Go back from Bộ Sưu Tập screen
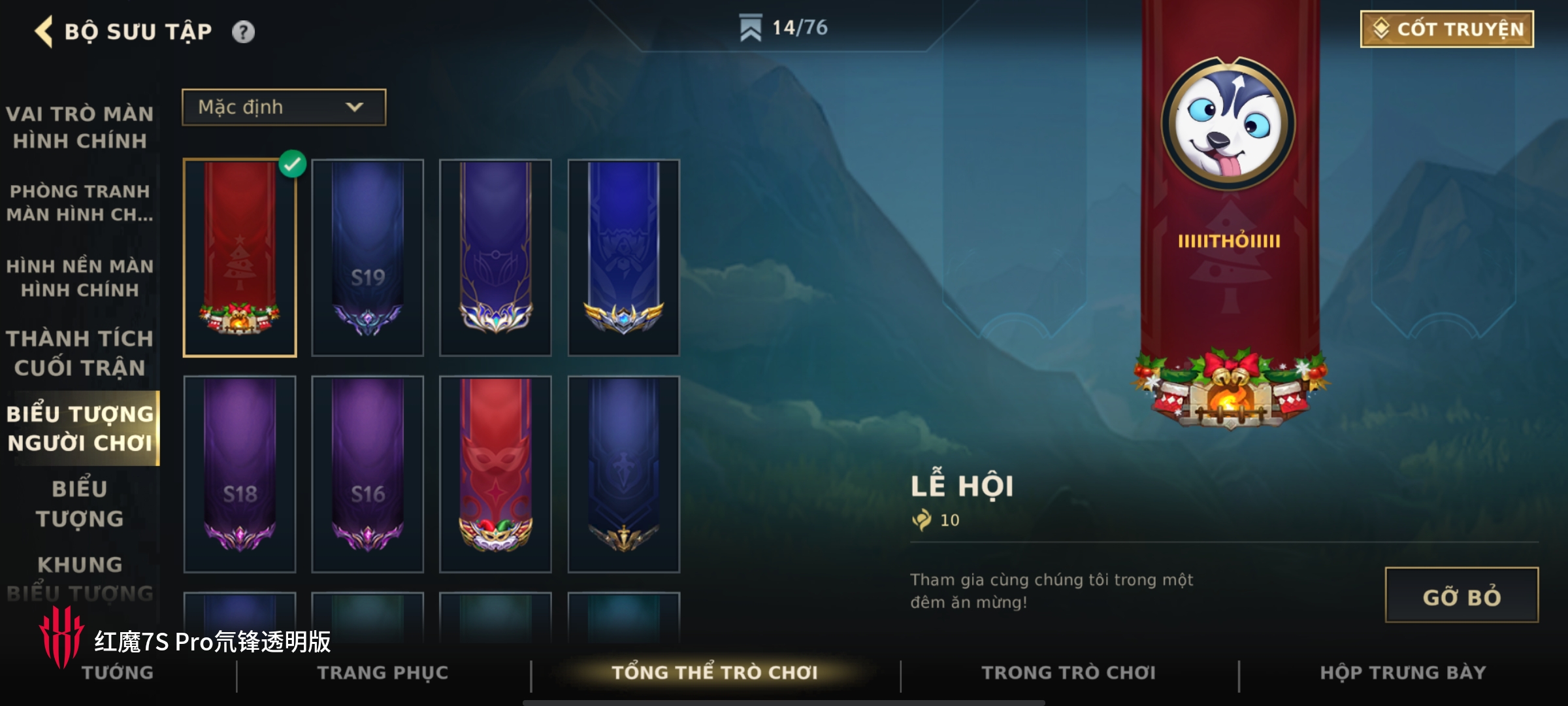The width and height of the screenshot is (1568, 706). click(44, 31)
